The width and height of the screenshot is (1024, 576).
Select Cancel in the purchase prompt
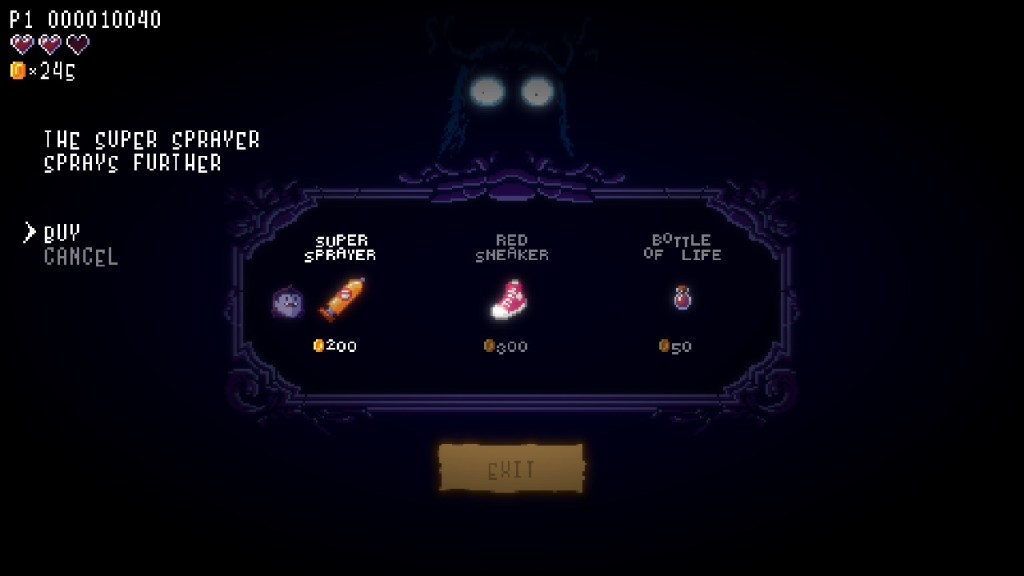coord(81,257)
